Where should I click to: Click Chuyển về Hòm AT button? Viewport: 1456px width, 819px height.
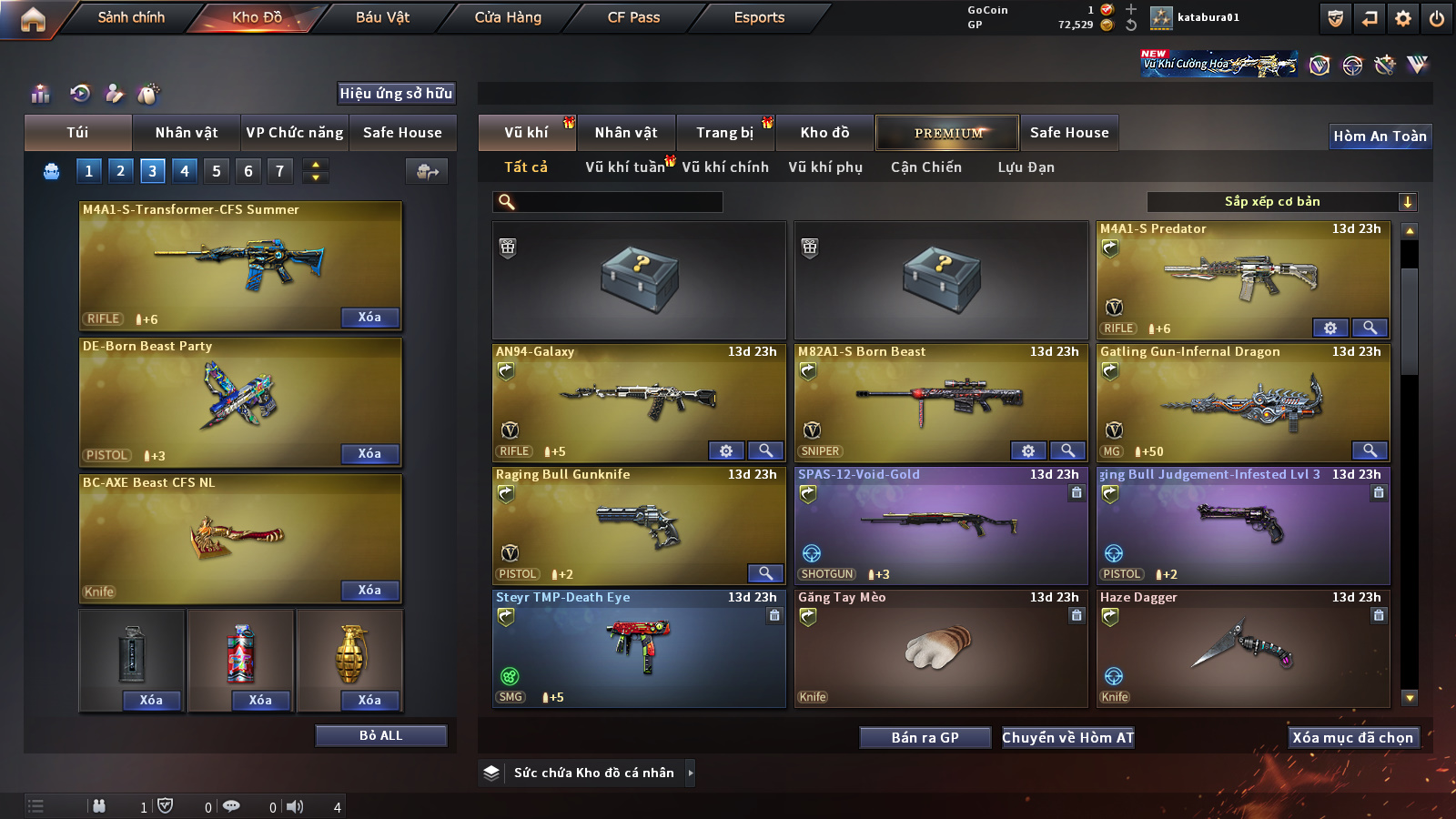[1067, 737]
